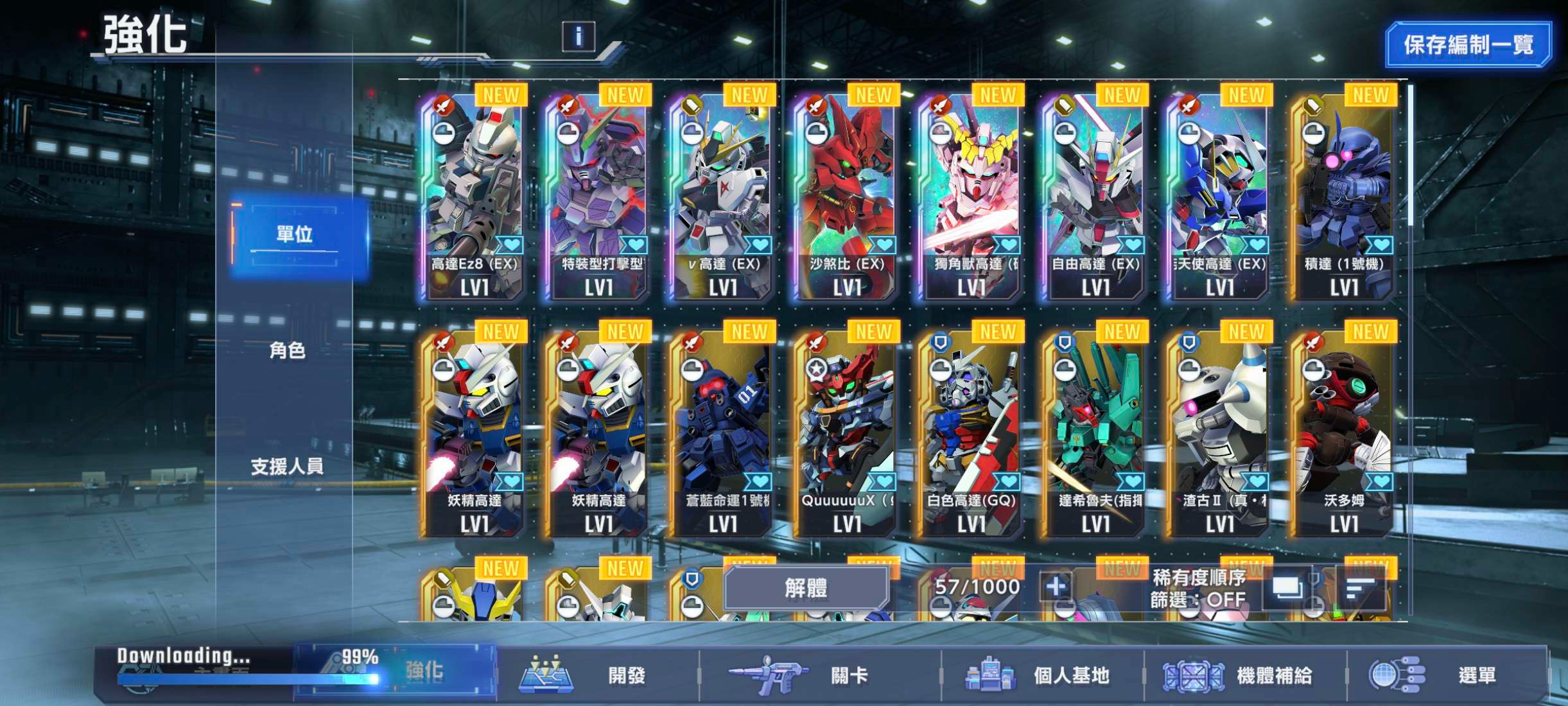
Task: Select the 單位 unit tab
Action: pos(295,234)
